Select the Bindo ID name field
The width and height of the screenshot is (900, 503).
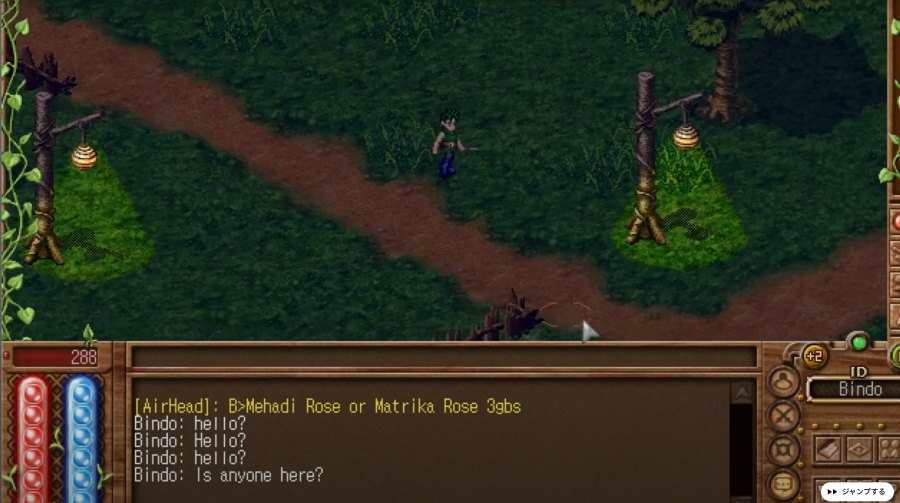853,389
